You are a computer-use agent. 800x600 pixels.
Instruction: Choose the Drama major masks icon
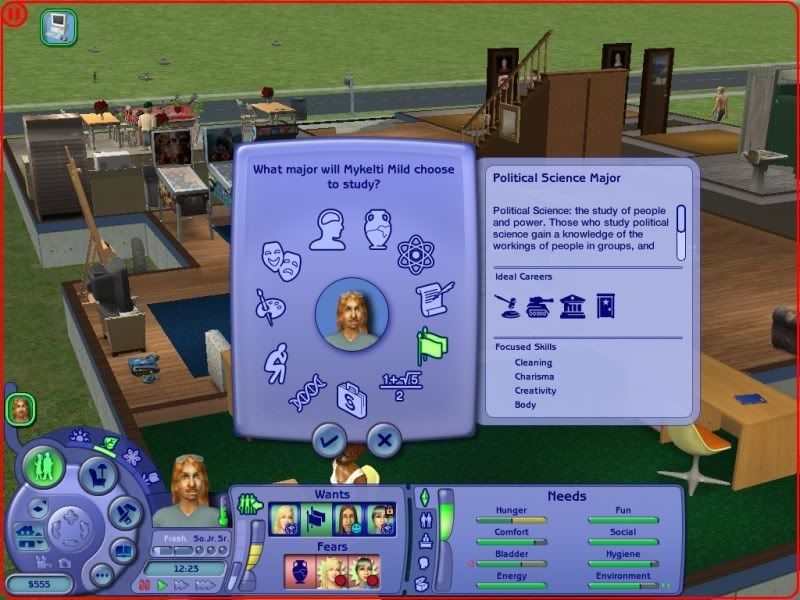[282, 261]
